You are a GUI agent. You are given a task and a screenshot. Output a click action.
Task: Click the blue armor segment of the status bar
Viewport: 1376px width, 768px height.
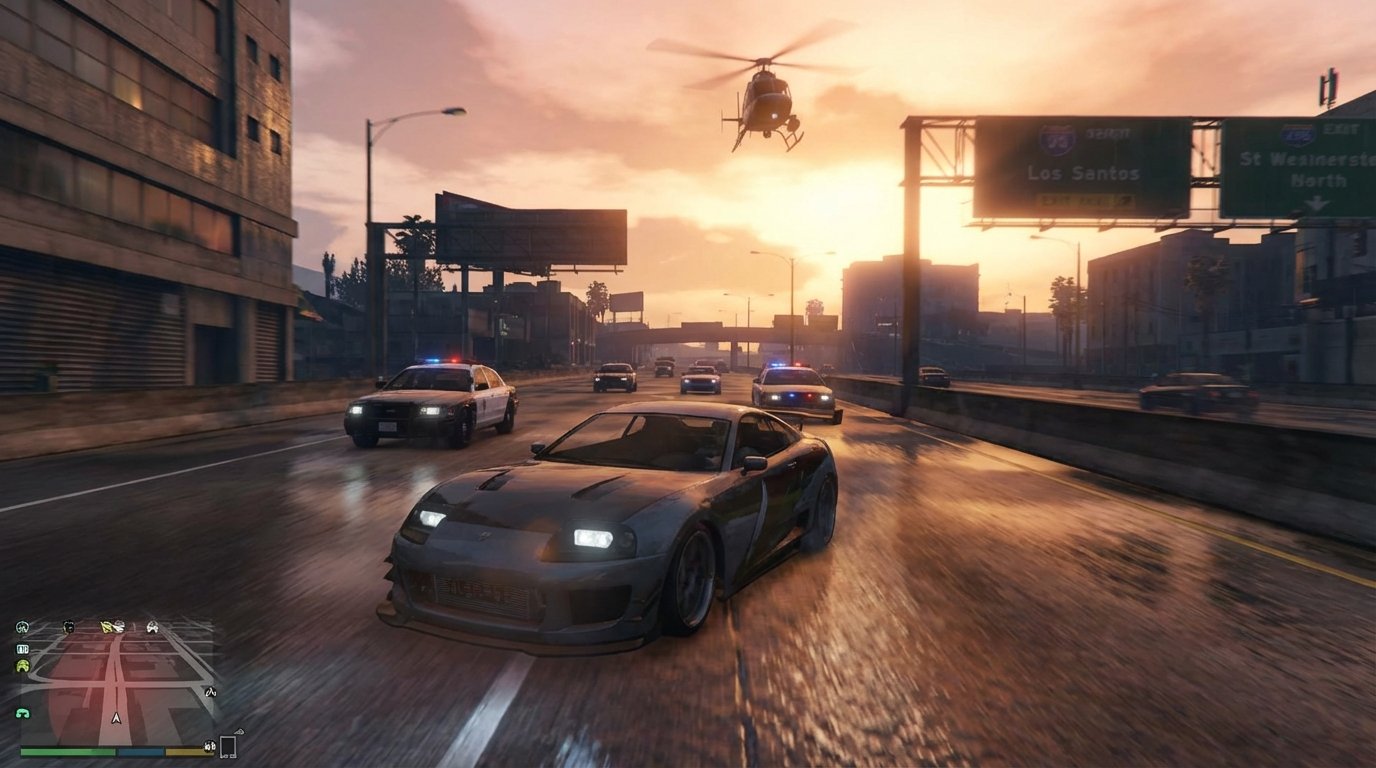[x=140, y=751]
